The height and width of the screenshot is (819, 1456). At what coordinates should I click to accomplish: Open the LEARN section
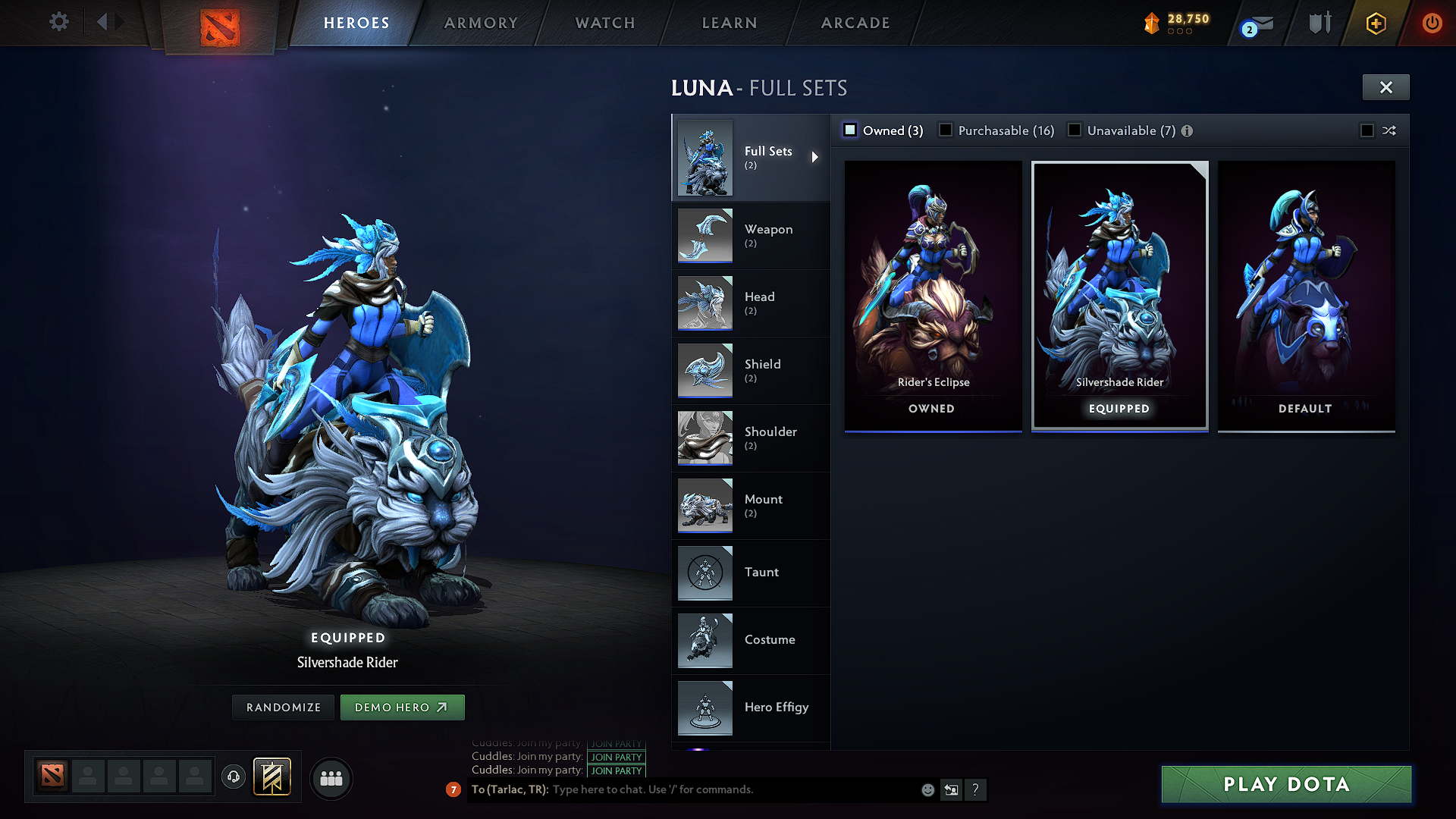point(729,23)
